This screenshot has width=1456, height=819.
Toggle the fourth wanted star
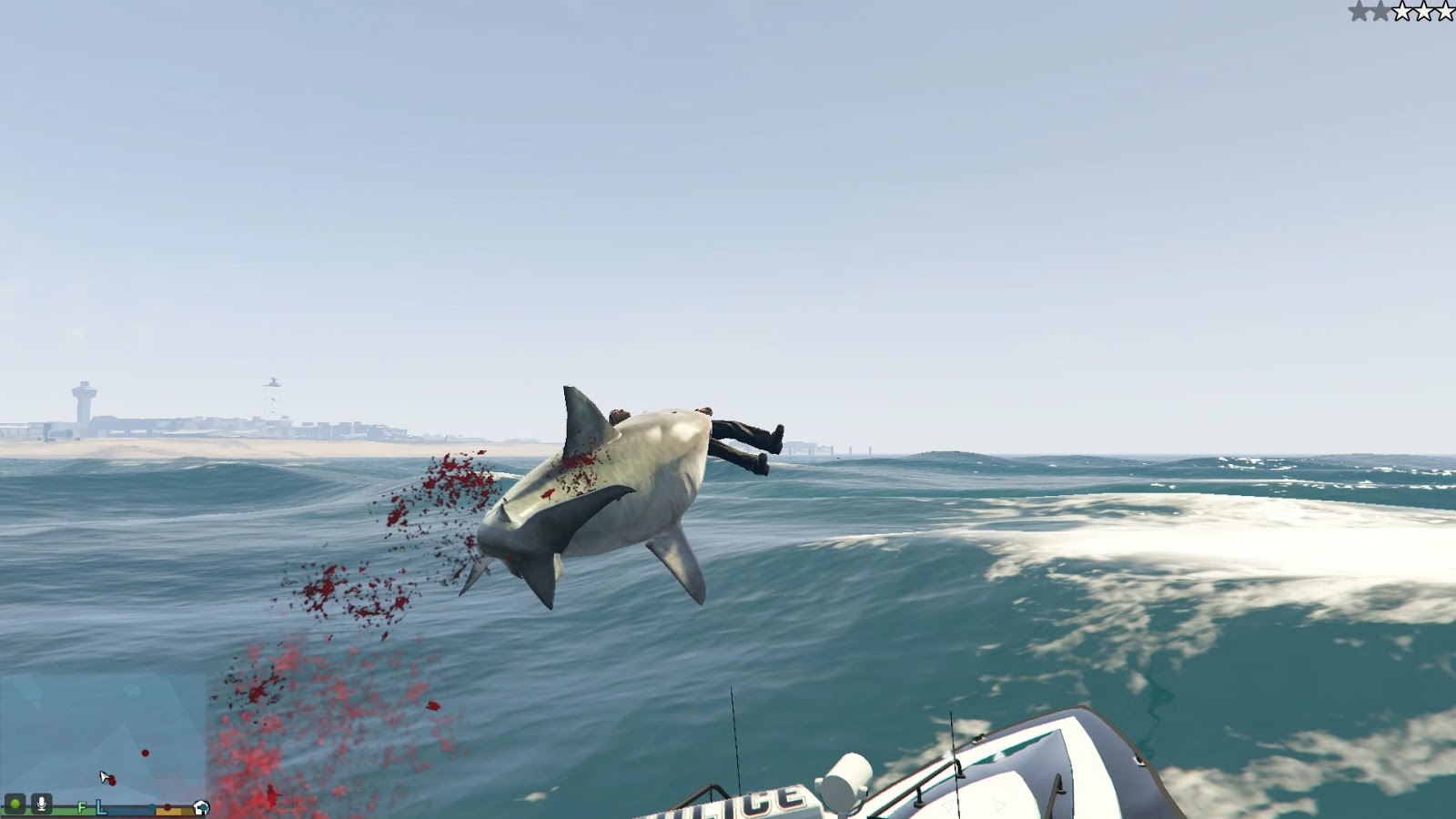pos(1424,12)
